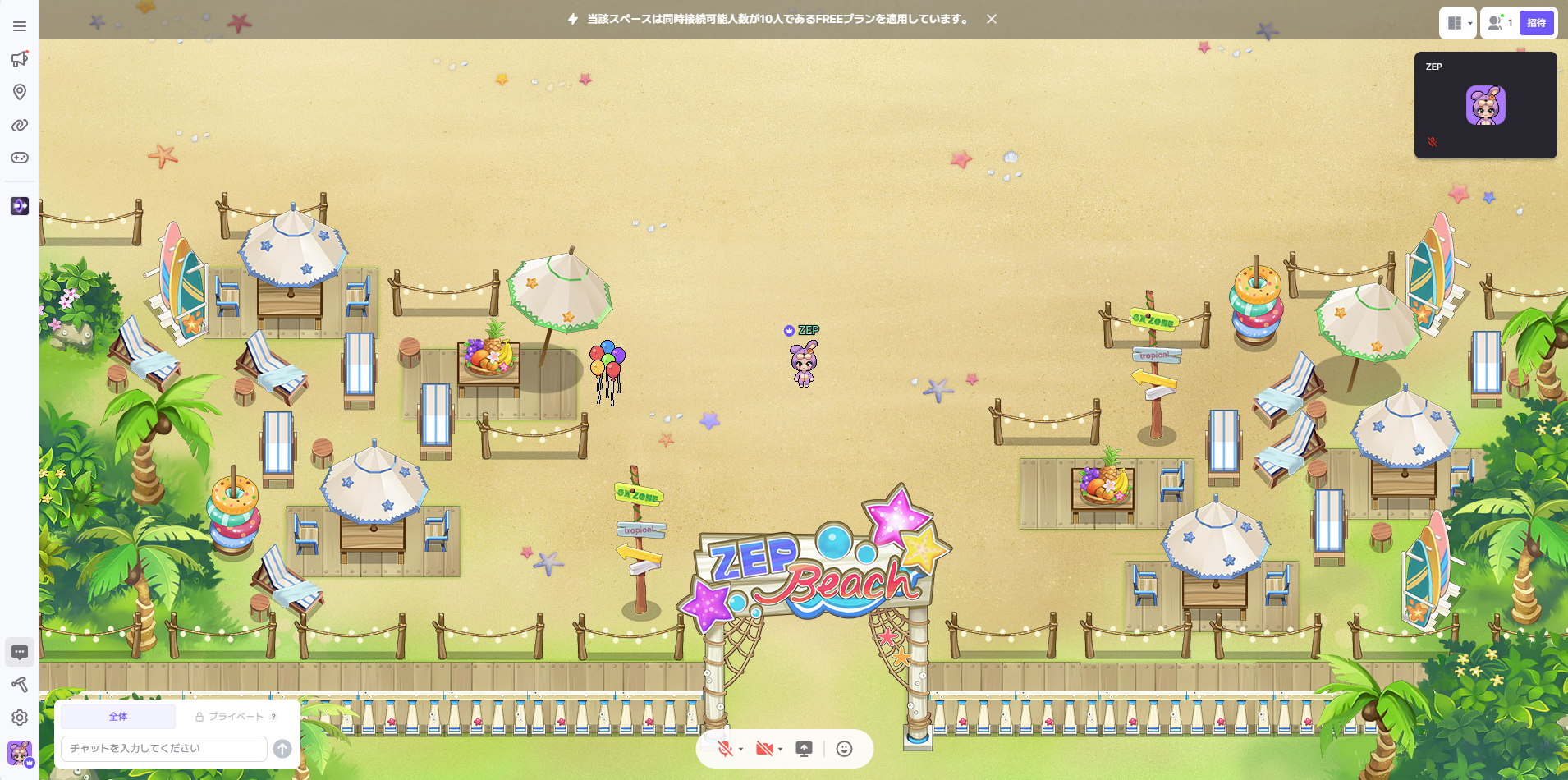Click the location pin icon
The height and width of the screenshot is (780, 1568).
pyautogui.click(x=20, y=92)
